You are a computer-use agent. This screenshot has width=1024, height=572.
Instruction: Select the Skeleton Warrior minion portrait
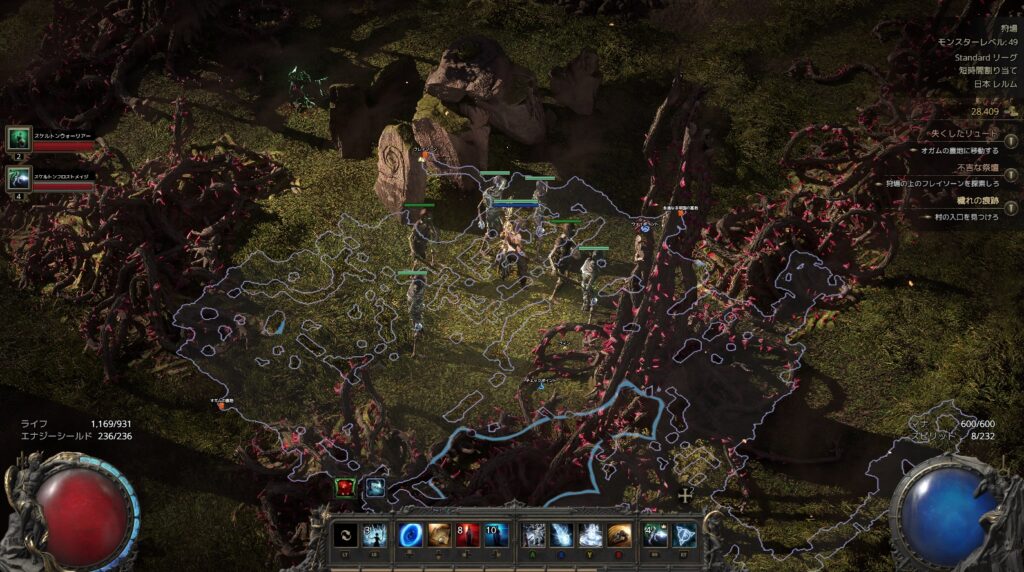[19, 139]
